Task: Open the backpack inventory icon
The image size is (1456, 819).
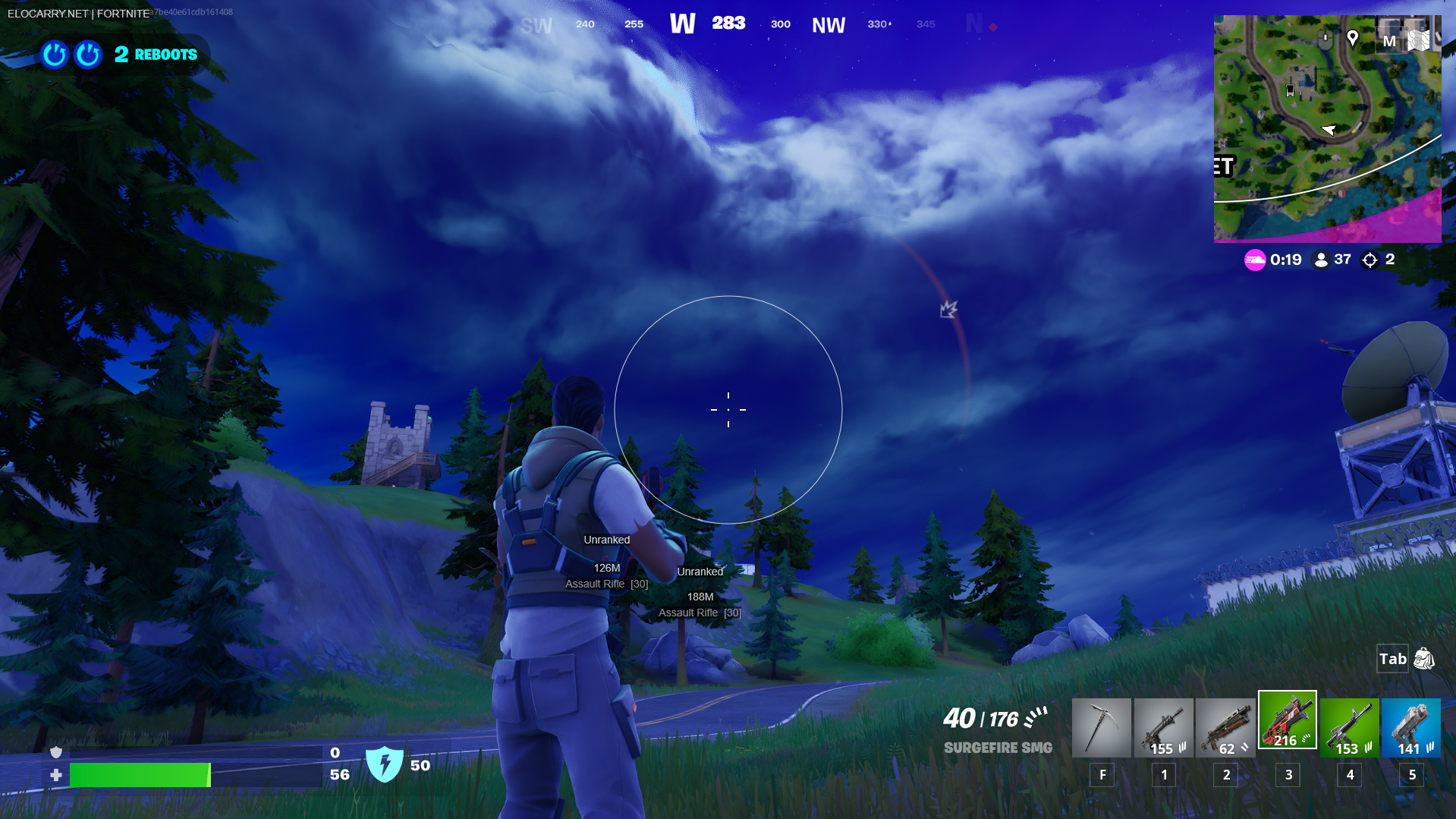Action: click(x=1424, y=659)
